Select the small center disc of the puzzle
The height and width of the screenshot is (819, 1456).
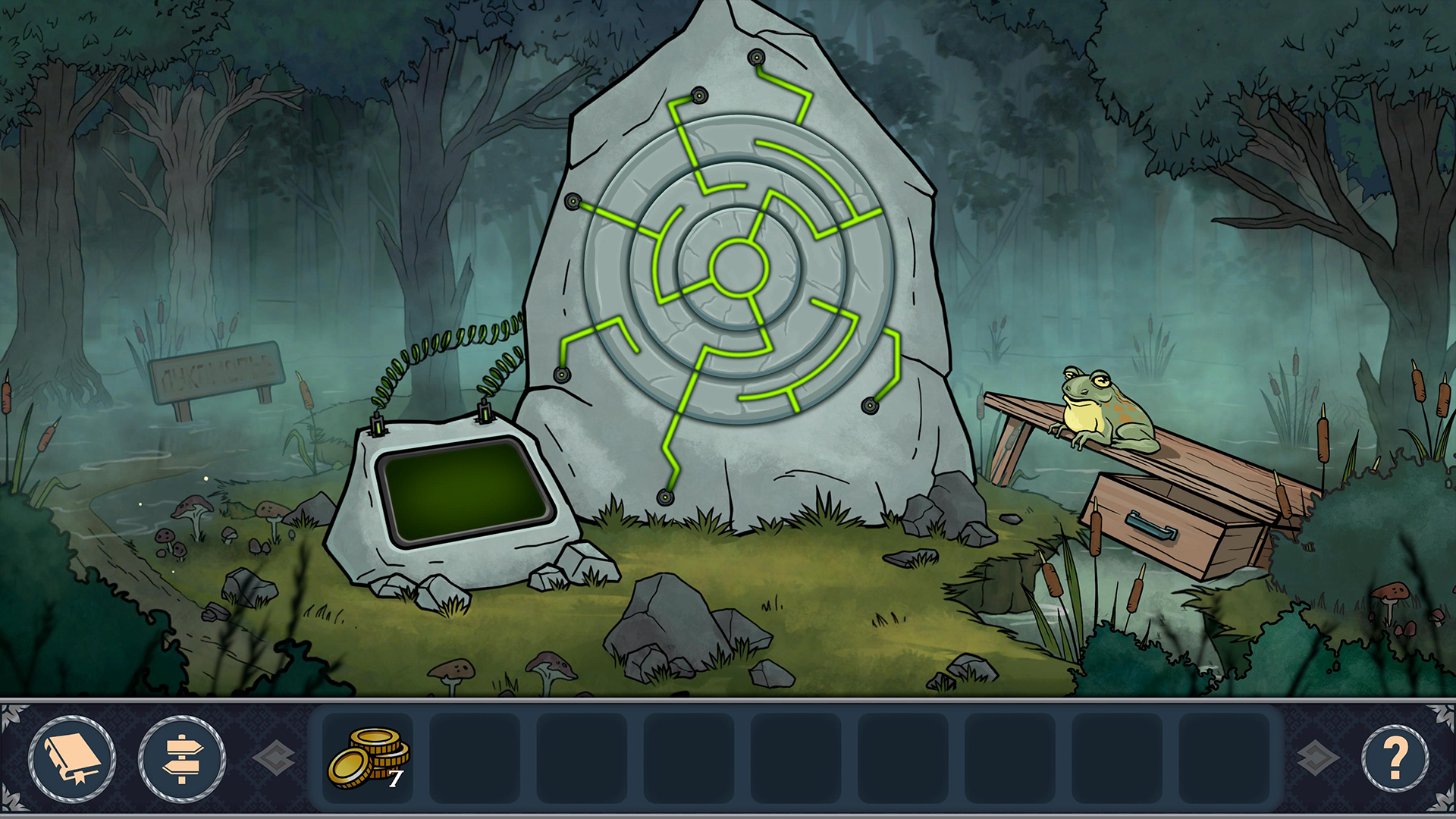click(x=739, y=267)
